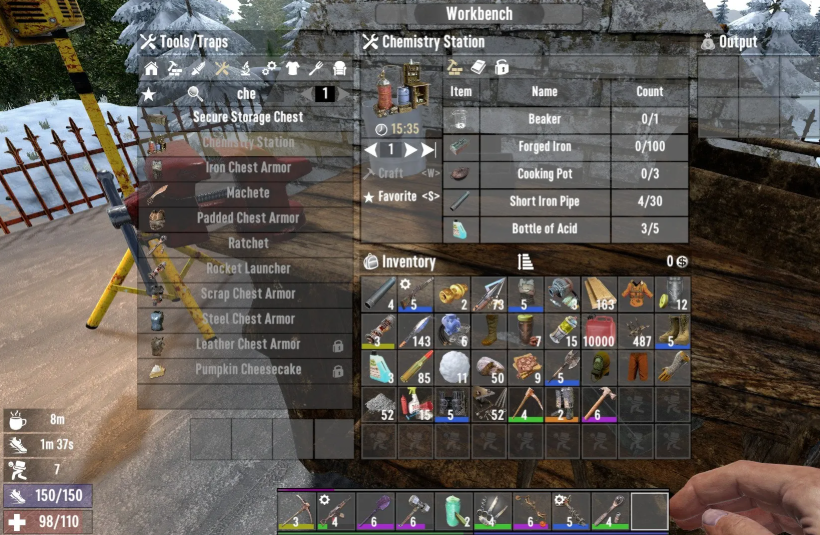820x535 pixels.
Task: Select the Secure Storage Chest recipe
Action: [248, 117]
